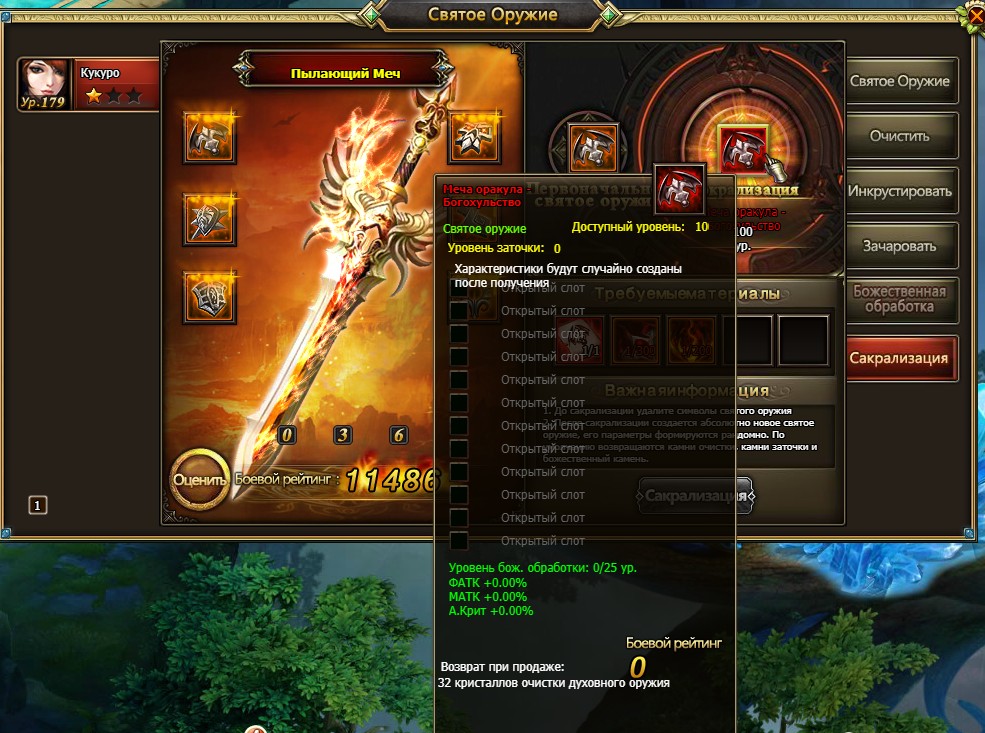Select the star-shield weapon slot
The height and width of the screenshot is (733, 985).
210,218
